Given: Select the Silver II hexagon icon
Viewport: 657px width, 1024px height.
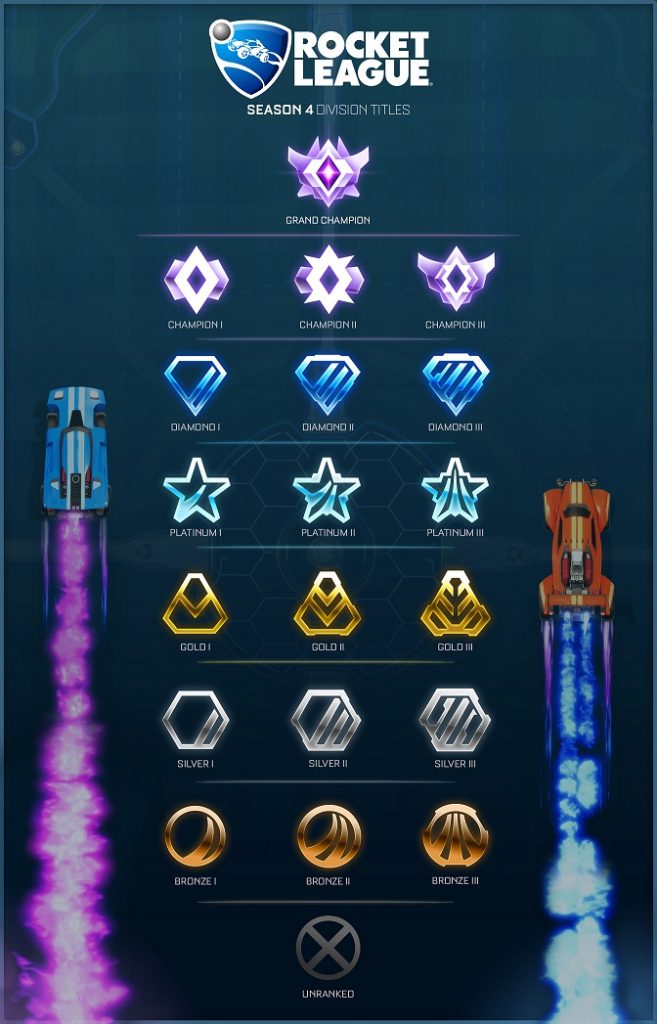Looking at the screenshot, I should click(x=327, y=720).
